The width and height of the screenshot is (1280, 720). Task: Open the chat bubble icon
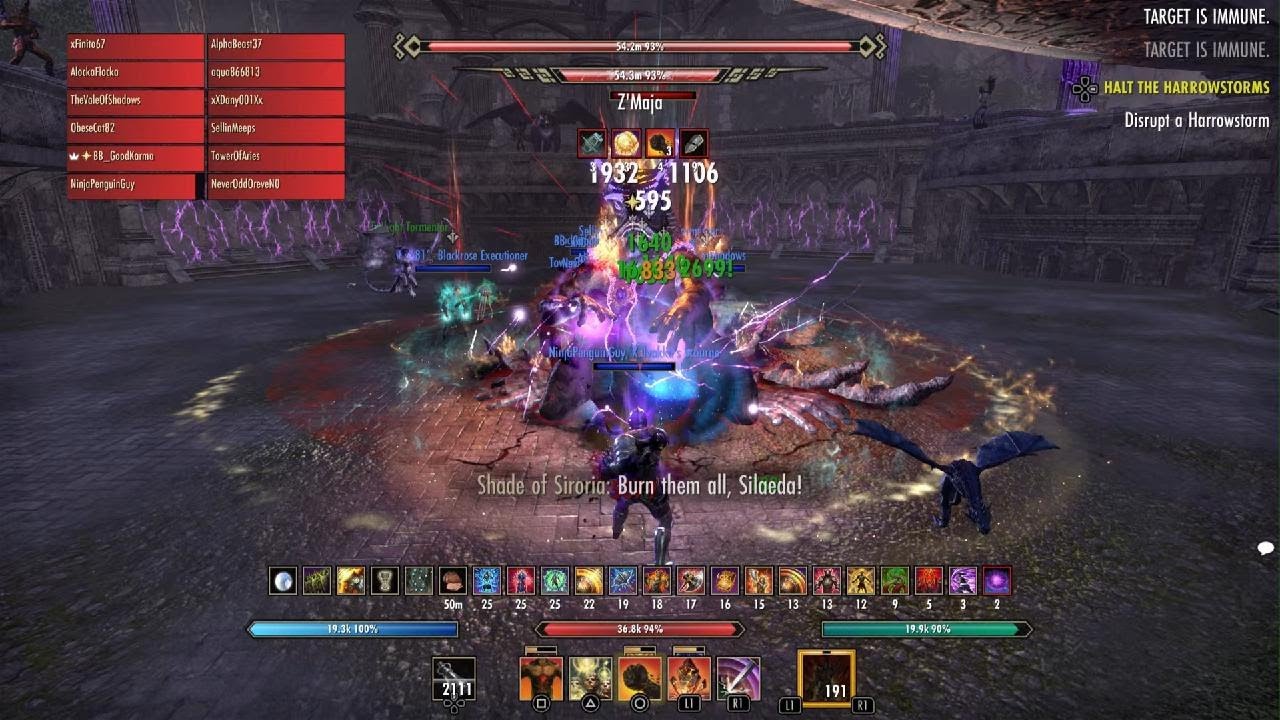1265,548
